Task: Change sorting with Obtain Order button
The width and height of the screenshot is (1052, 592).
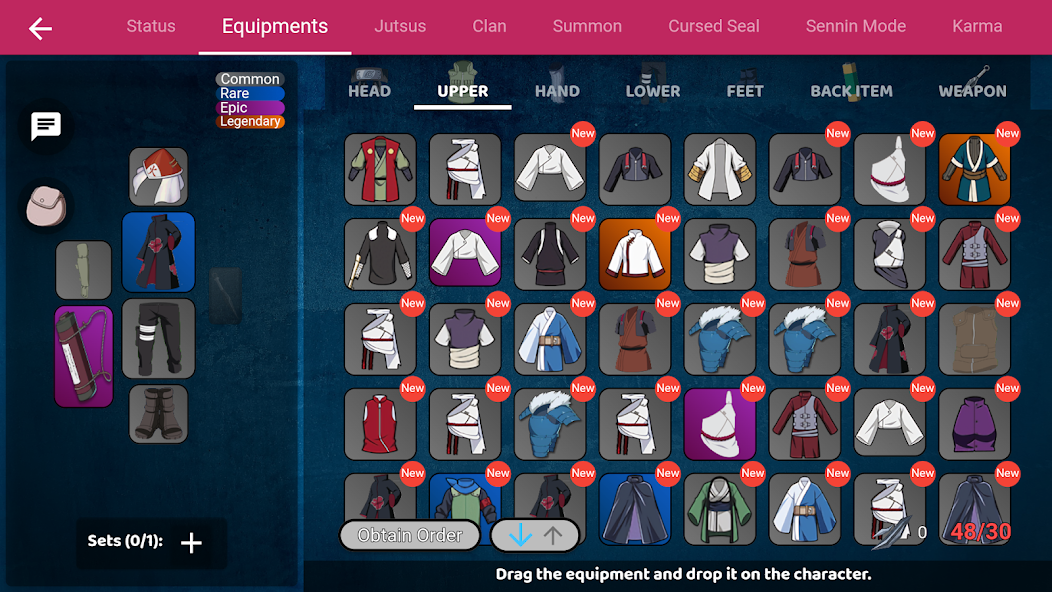Action: [x=410, y=535]
